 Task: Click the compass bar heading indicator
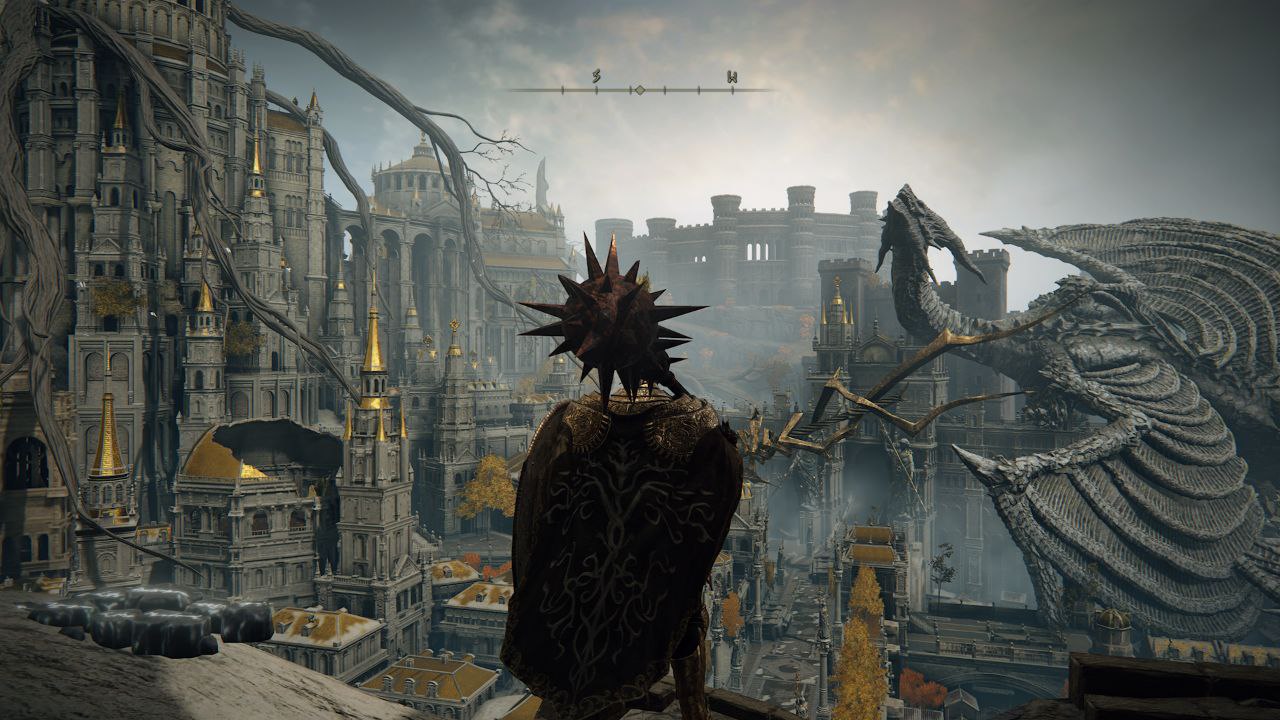point(639,90)
